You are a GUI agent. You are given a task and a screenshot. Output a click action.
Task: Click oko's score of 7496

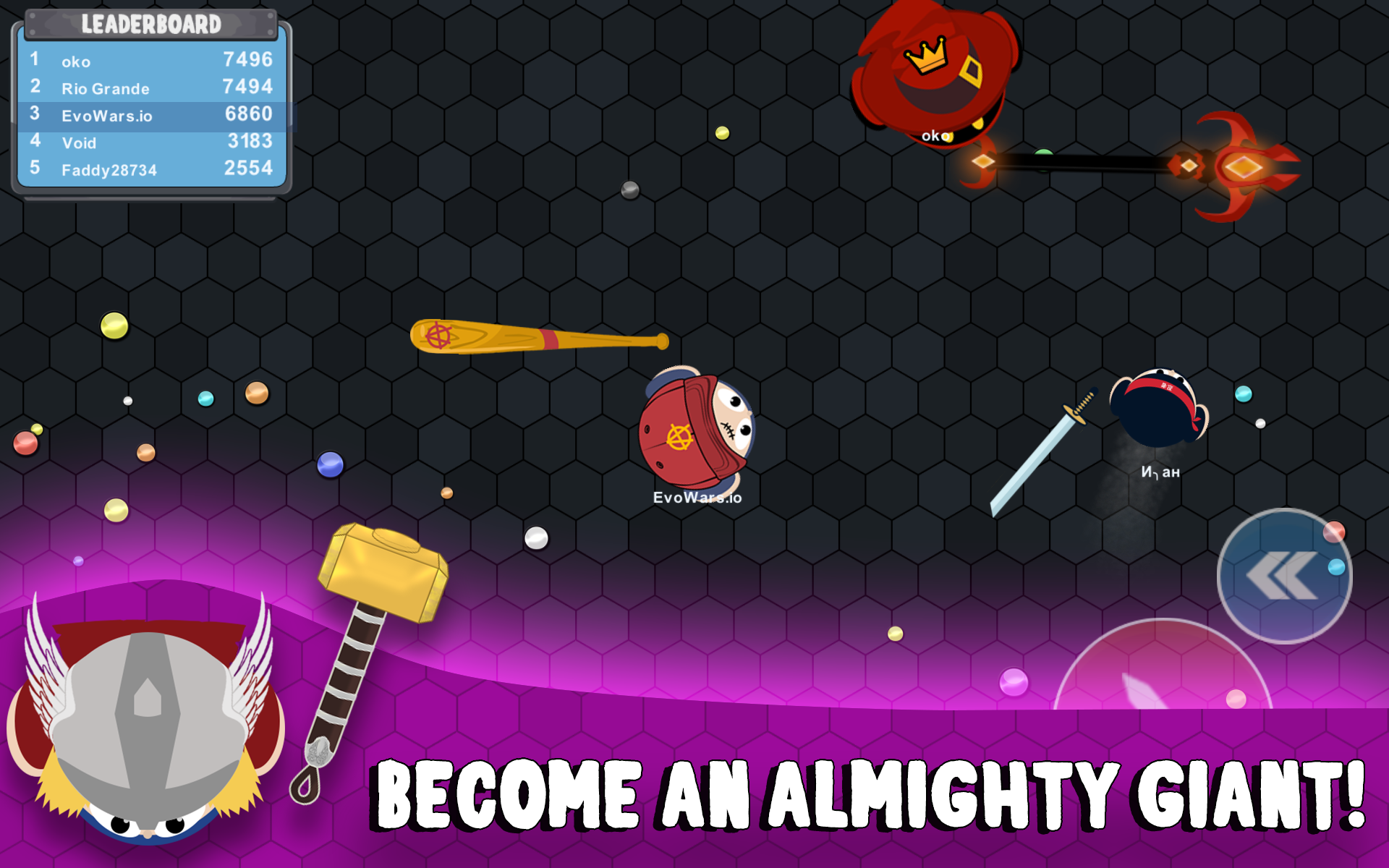(x=248, y=61)
